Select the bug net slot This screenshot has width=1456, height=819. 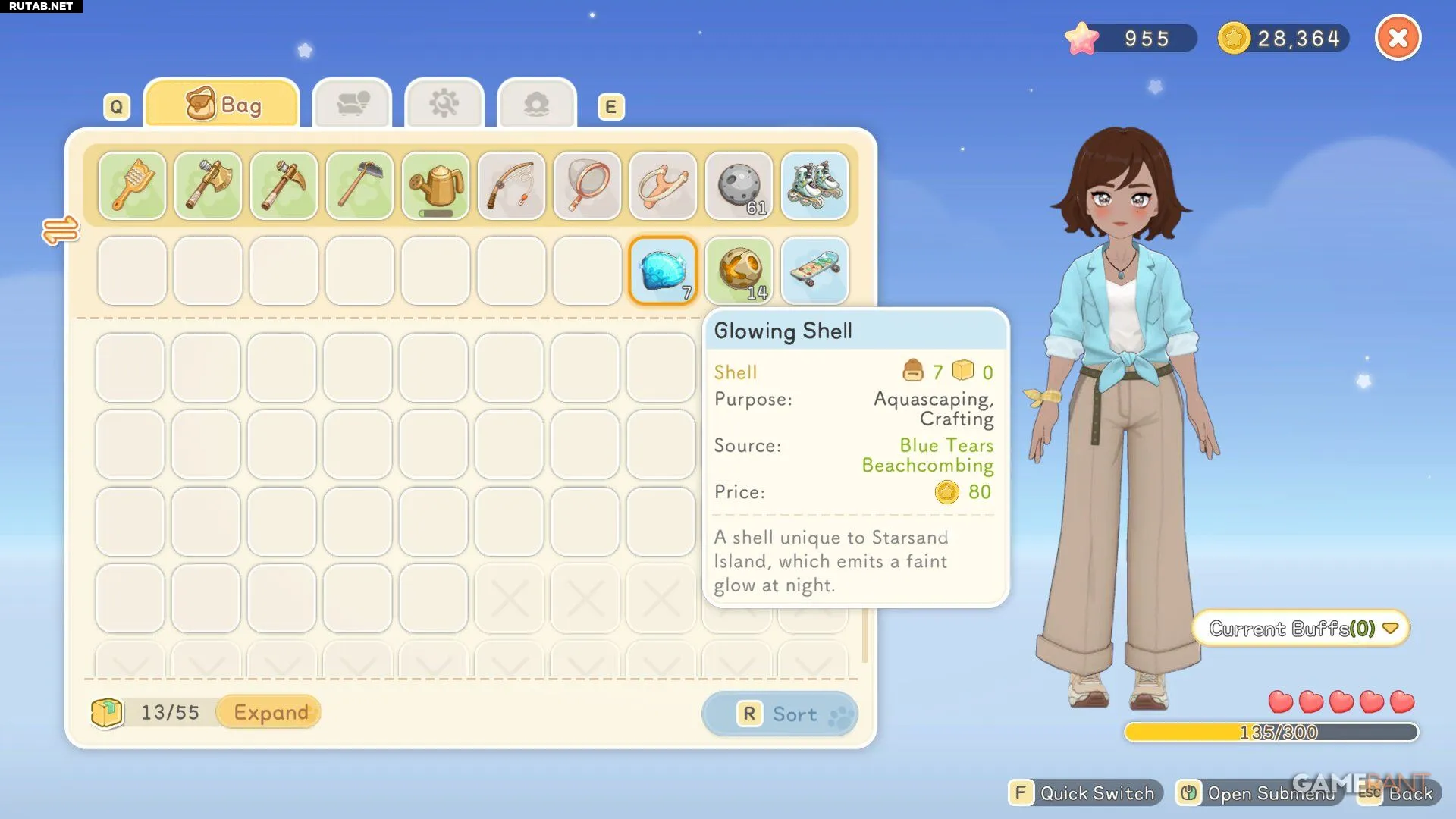[x=587, y=186]
